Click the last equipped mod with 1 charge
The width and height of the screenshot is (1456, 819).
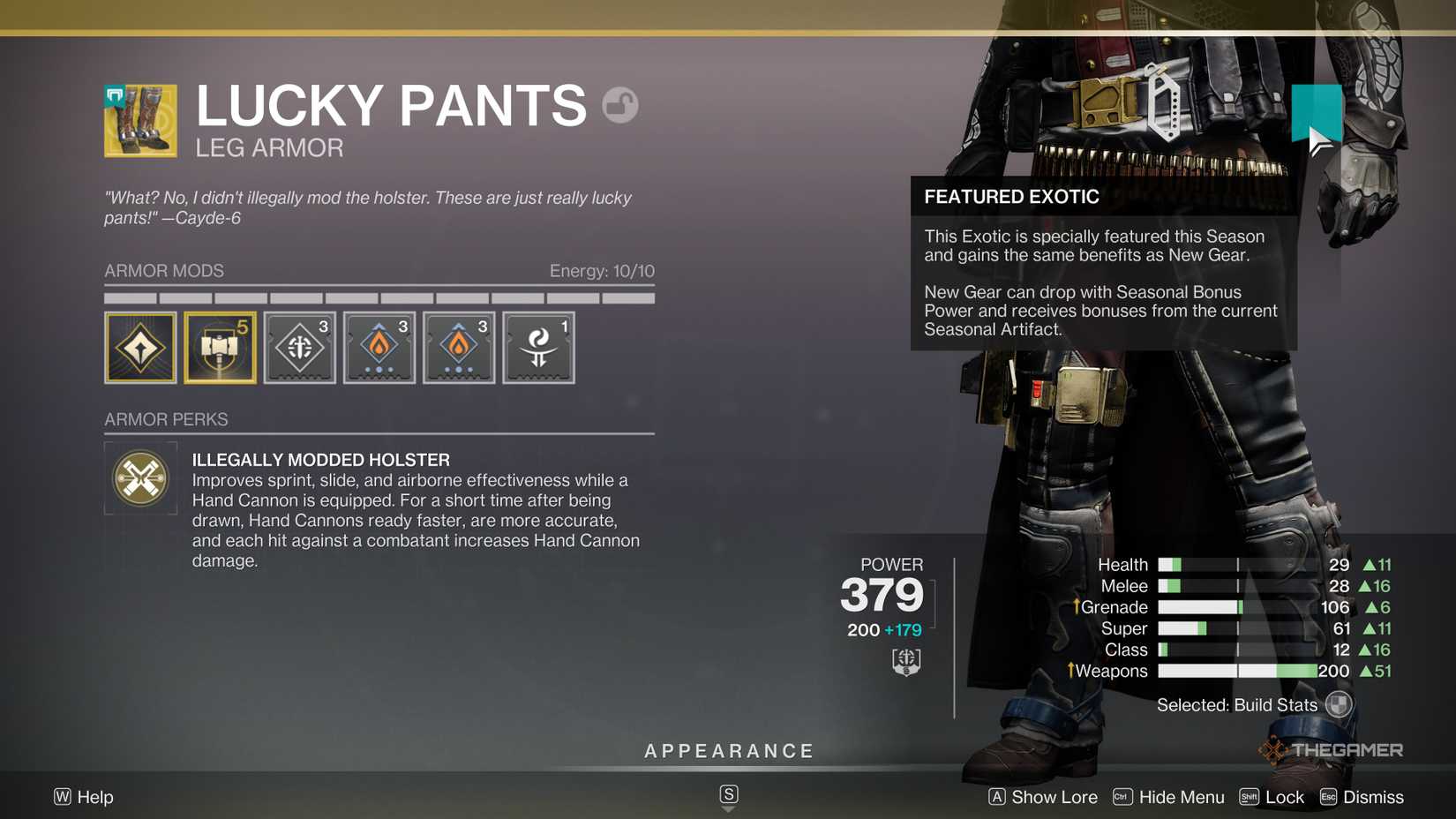(x=537, y=347)
